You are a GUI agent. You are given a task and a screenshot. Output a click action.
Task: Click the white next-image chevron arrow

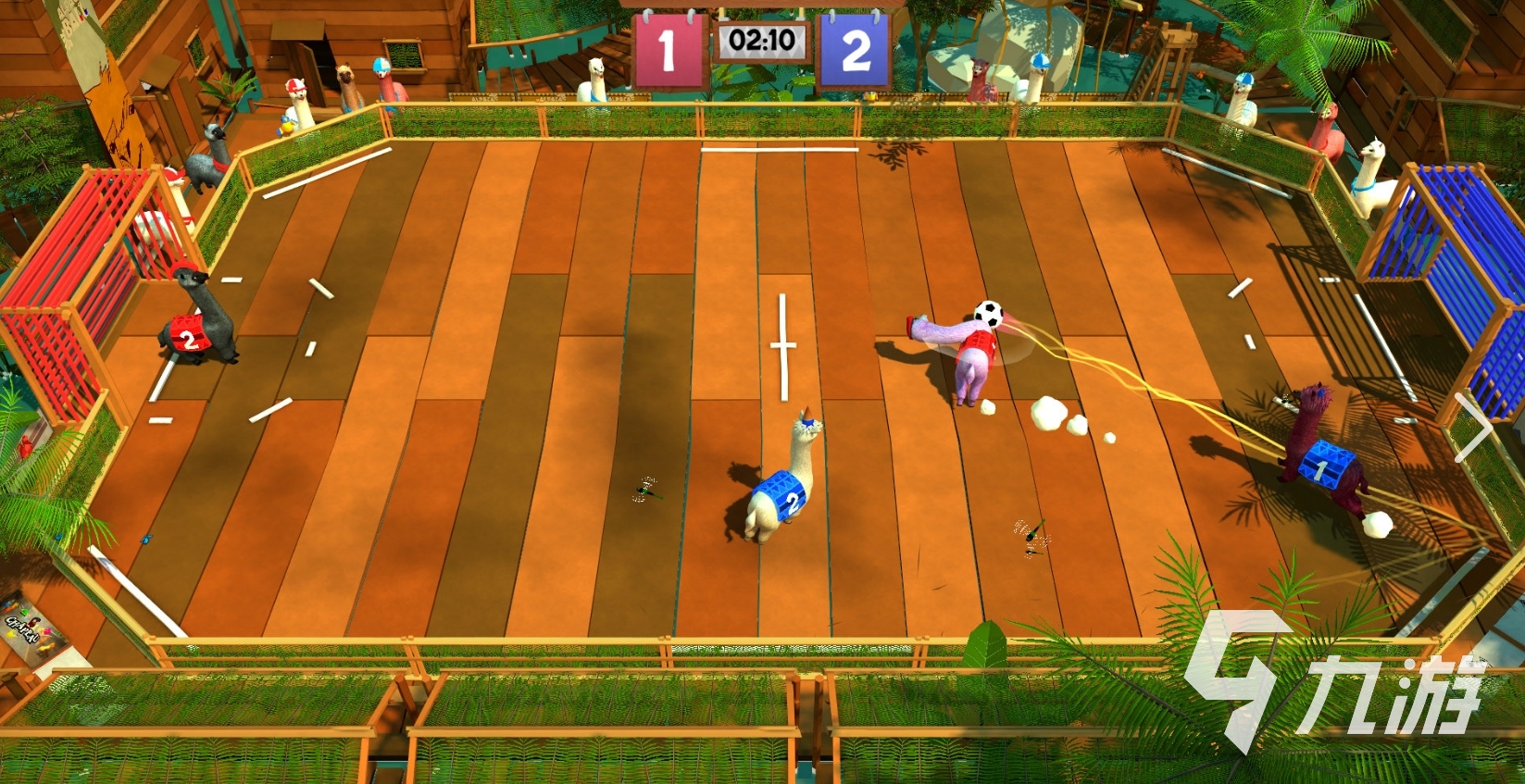pos(1474,427)
